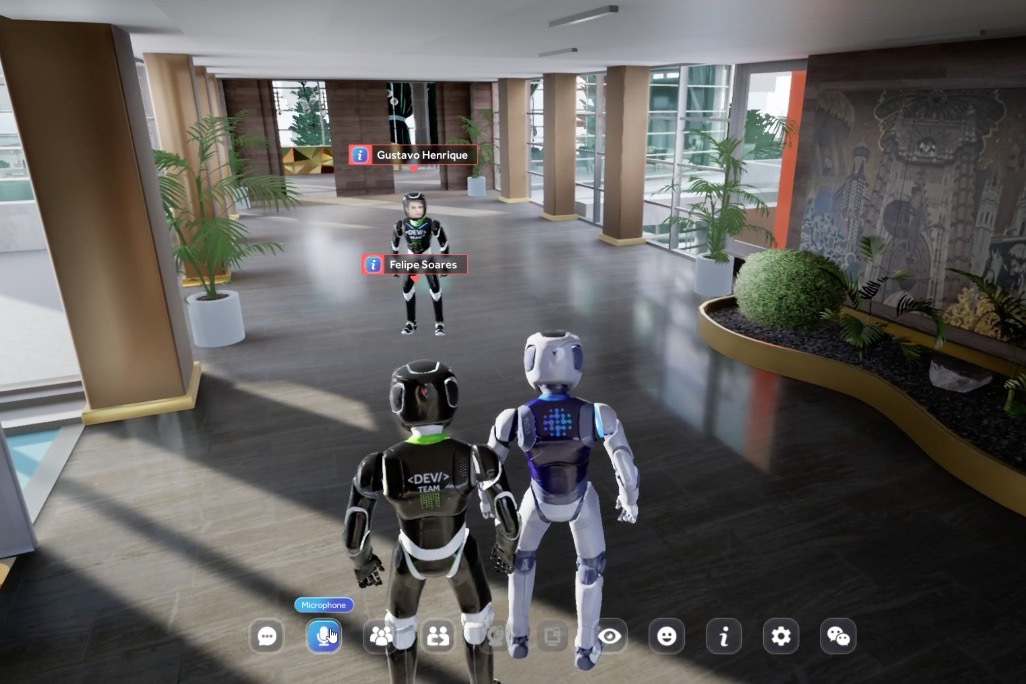Click the two-person swap icon
Image resolution: width=1026 pixels, height=684 pixels.
(x=437, y=636)
